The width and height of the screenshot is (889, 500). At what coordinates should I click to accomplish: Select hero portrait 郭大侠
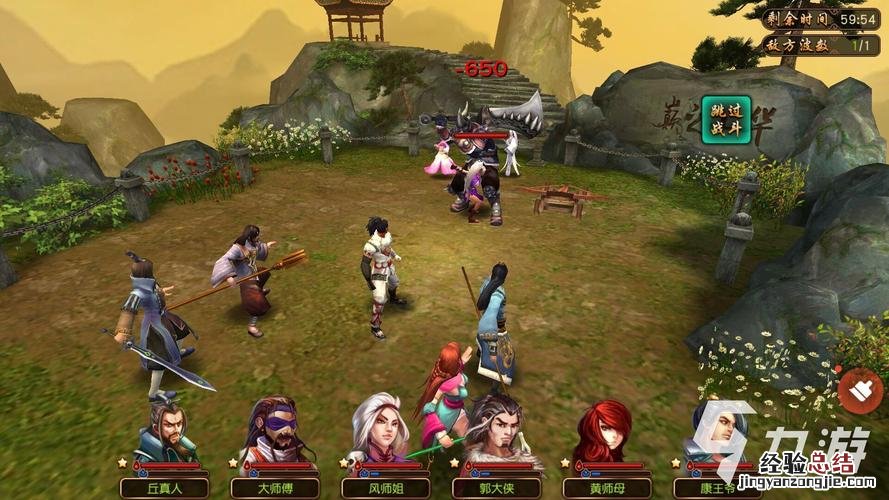(x=493, y=431)
